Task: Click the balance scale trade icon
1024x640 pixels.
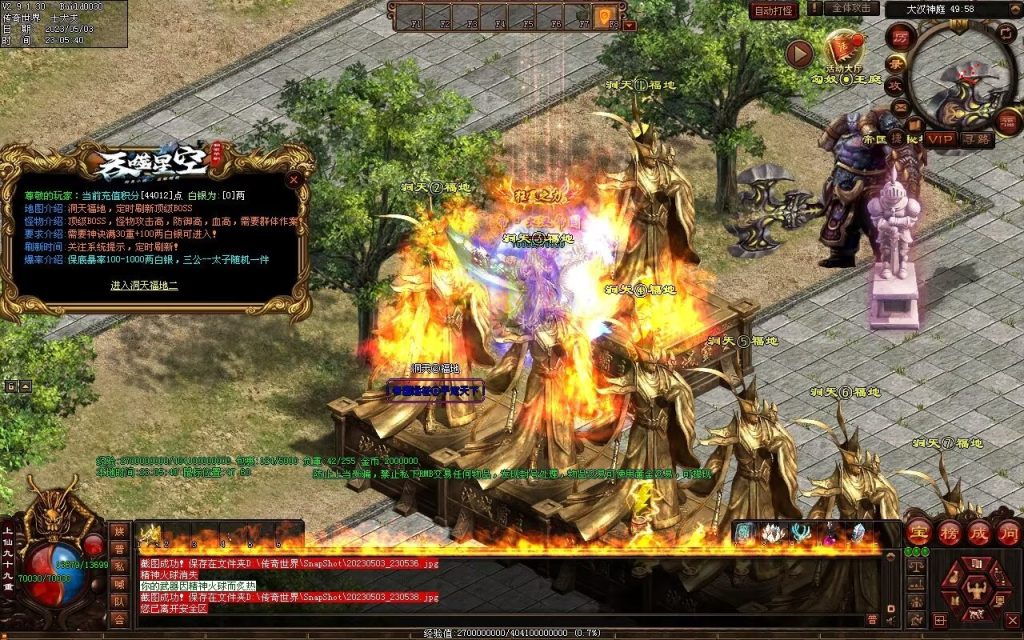Action: point(913,564)
